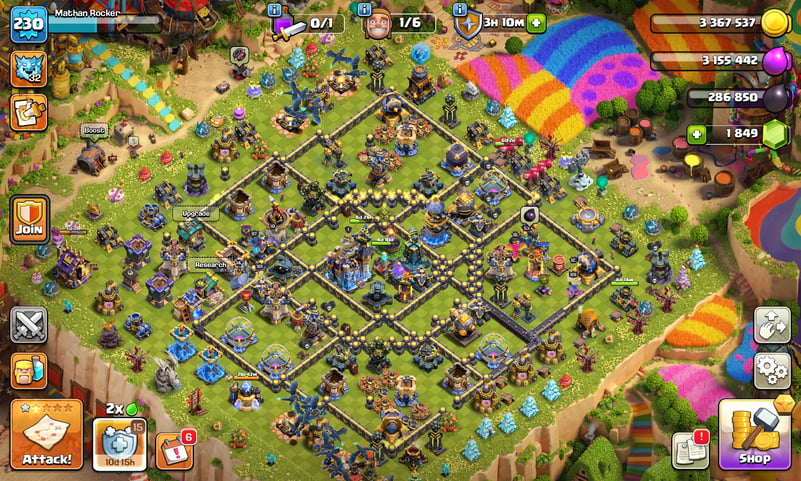Open the level 230 player profile badge
This screenshot has width=801, height=481.
(29, 24)
